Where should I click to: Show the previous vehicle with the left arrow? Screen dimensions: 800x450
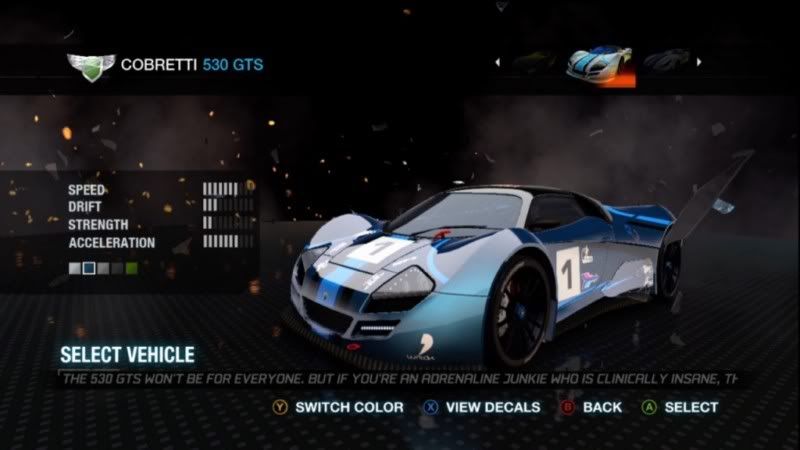[x=497, y=62]
